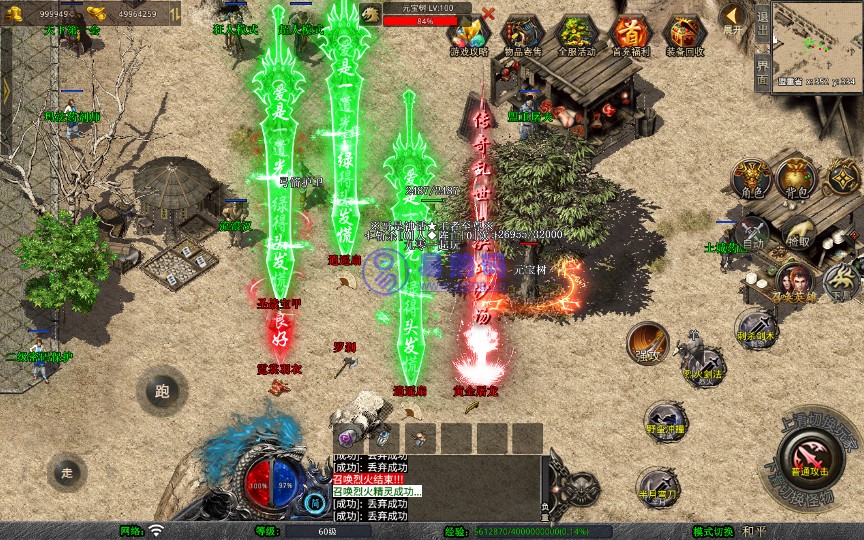Open the 首充福利 first-recharge reward
864x540 pixels.
coord(629,33)
